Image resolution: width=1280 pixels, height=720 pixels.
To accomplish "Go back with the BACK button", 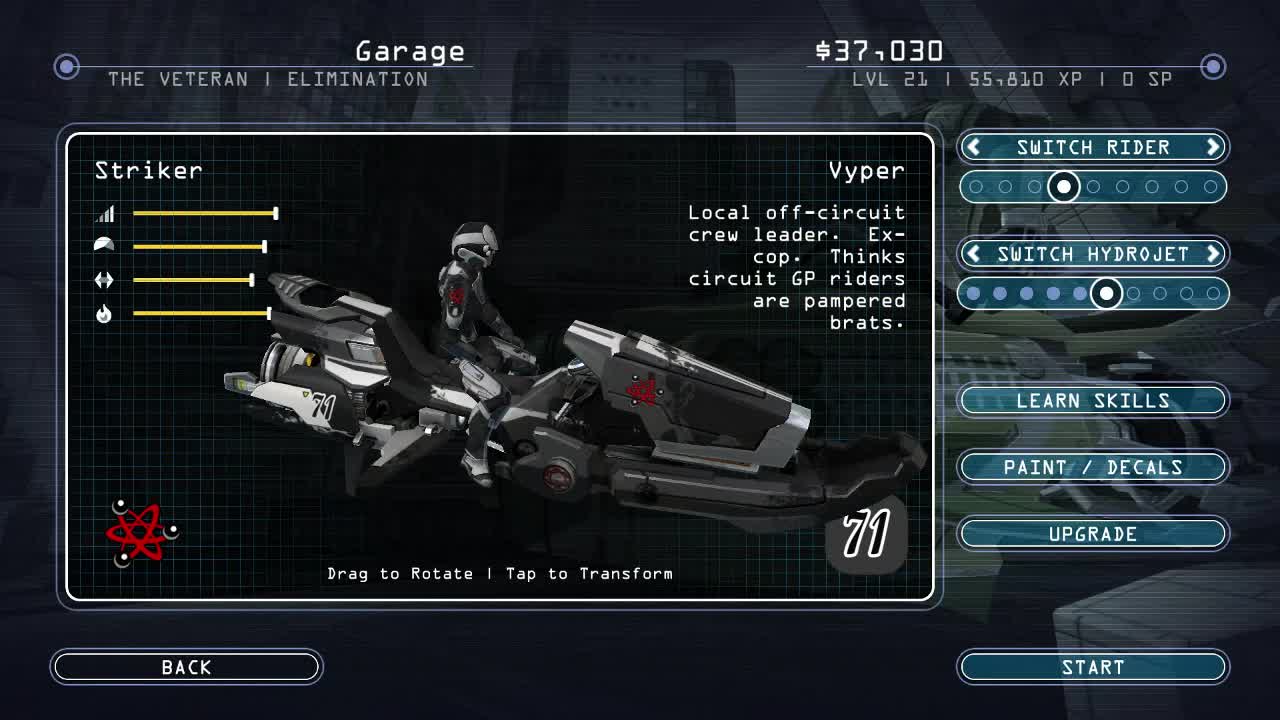I will coord(186,667).
